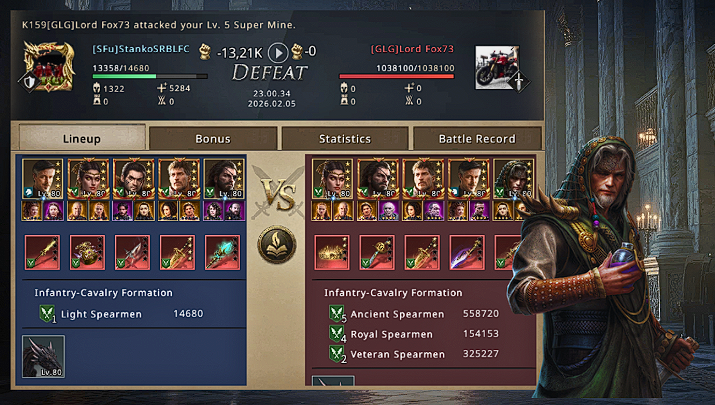Select the Lv. 80 dragon icon
This screenshot has height=405, width=715.
coord(43,358)
